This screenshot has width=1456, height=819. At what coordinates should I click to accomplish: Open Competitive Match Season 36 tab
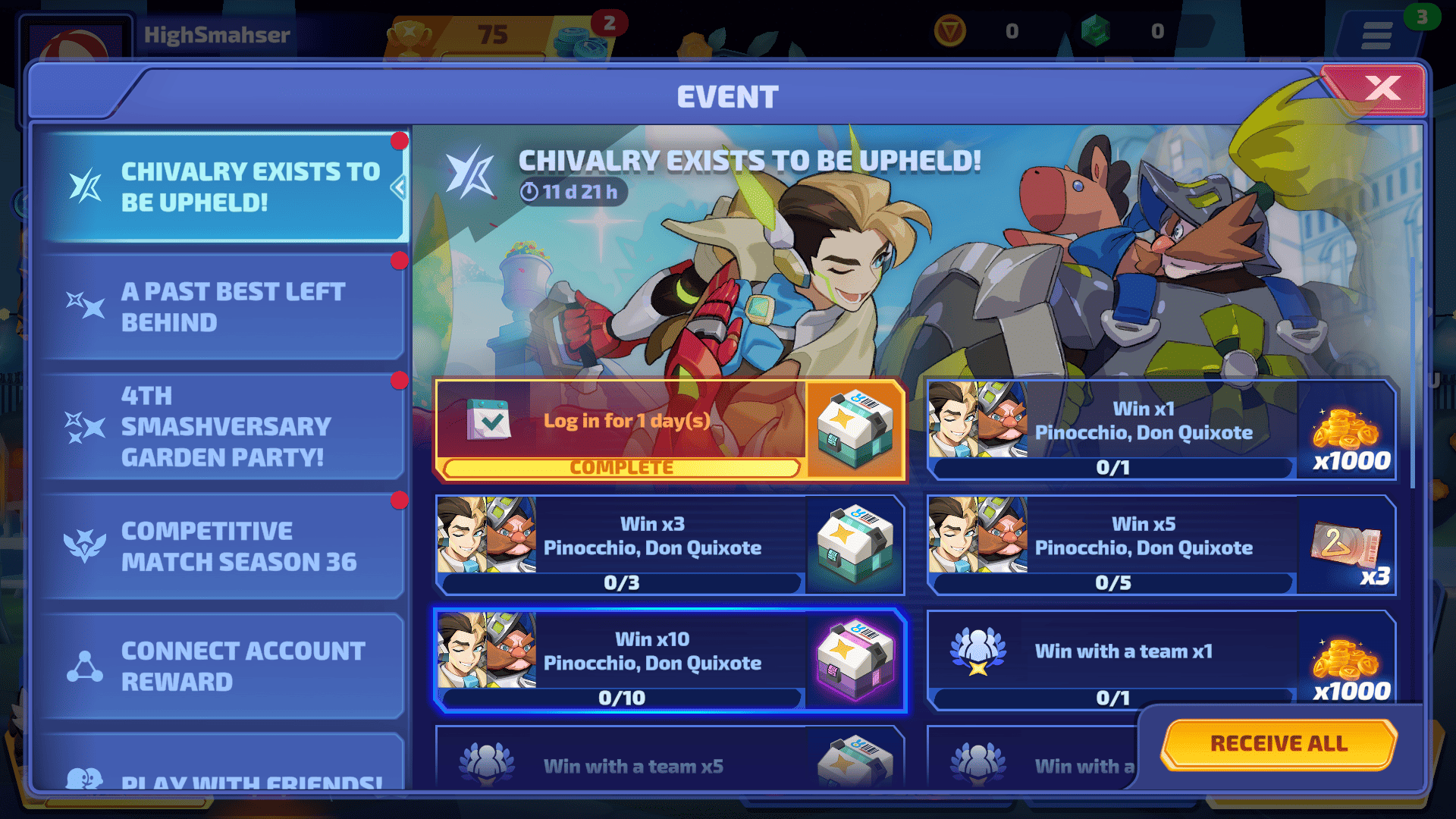point(224,546)
